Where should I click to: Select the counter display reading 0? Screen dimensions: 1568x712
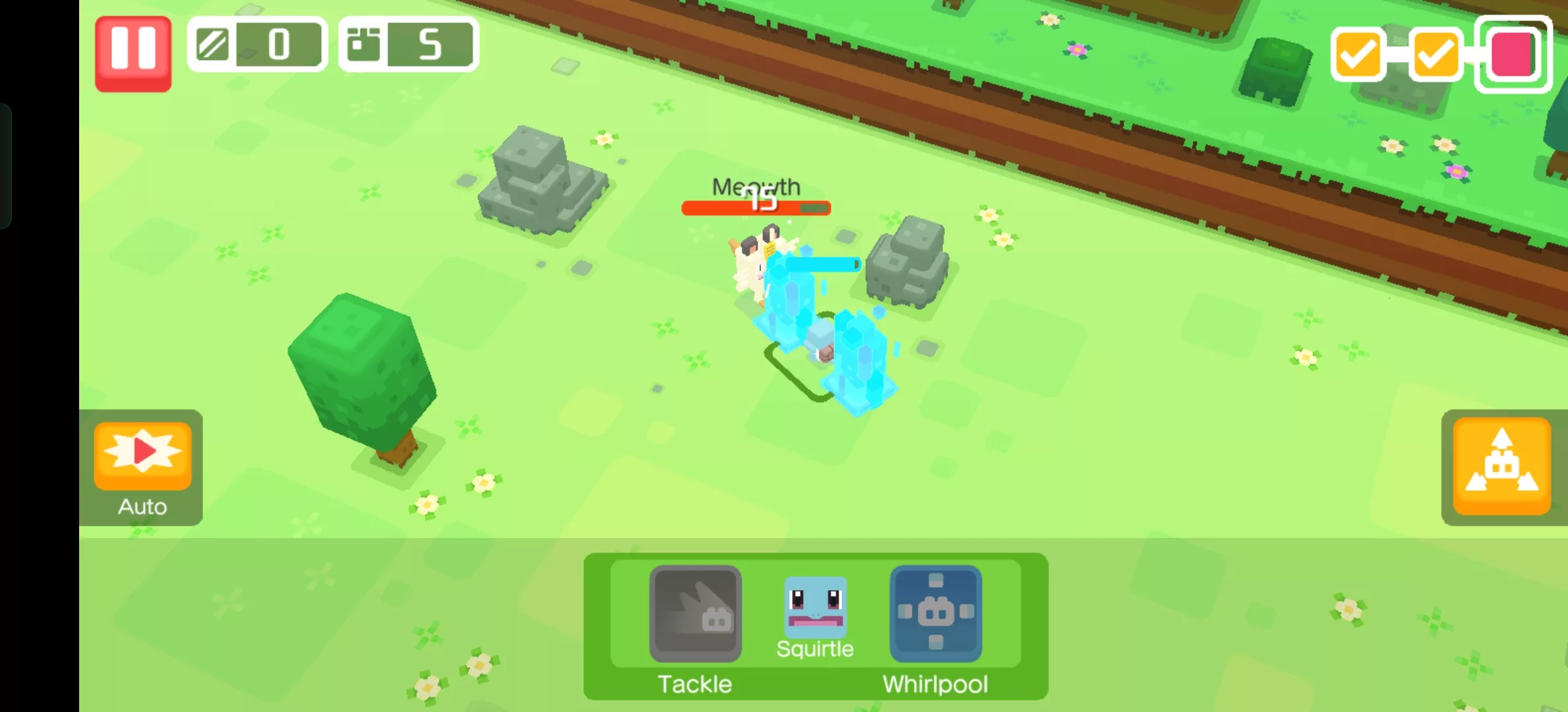(280, 44)
